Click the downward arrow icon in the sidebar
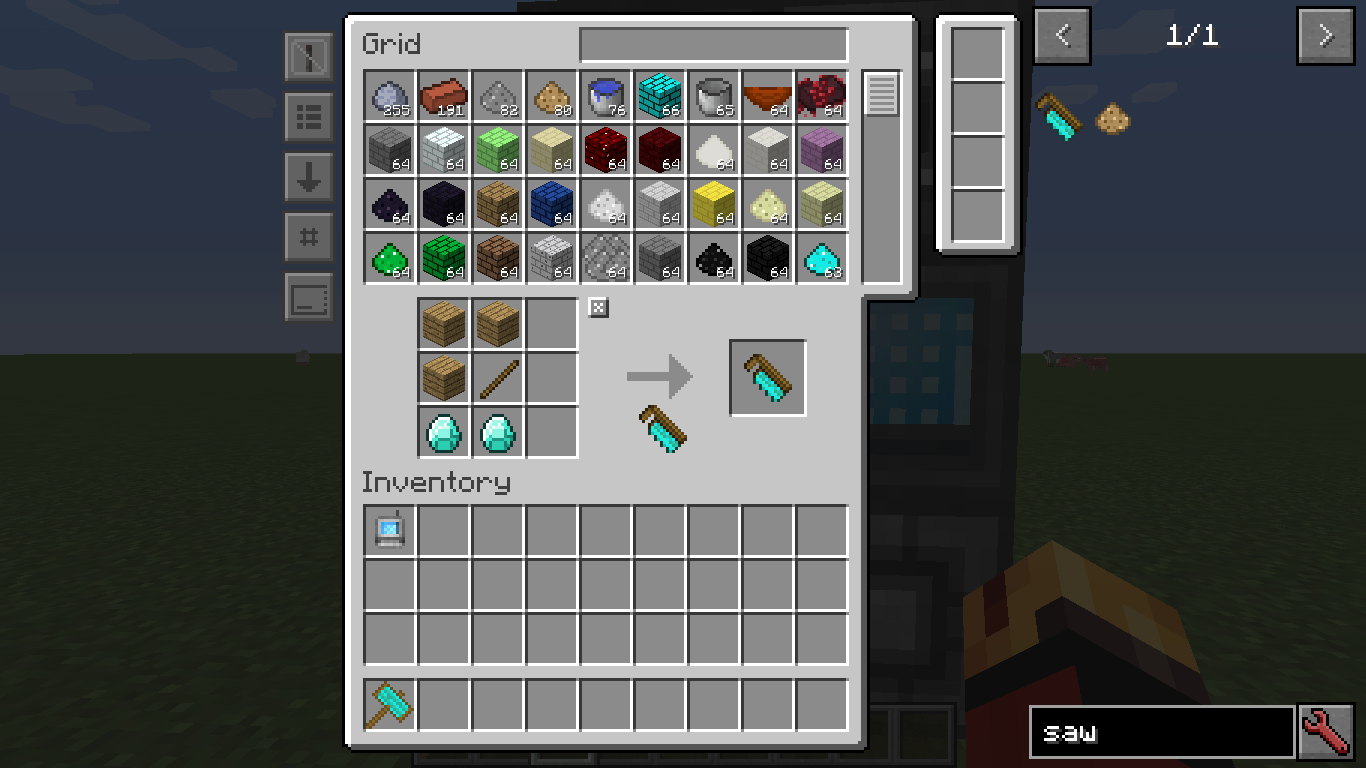This screenshot has height=768, width=1366. pyautogui.click(x=308, y=178)
